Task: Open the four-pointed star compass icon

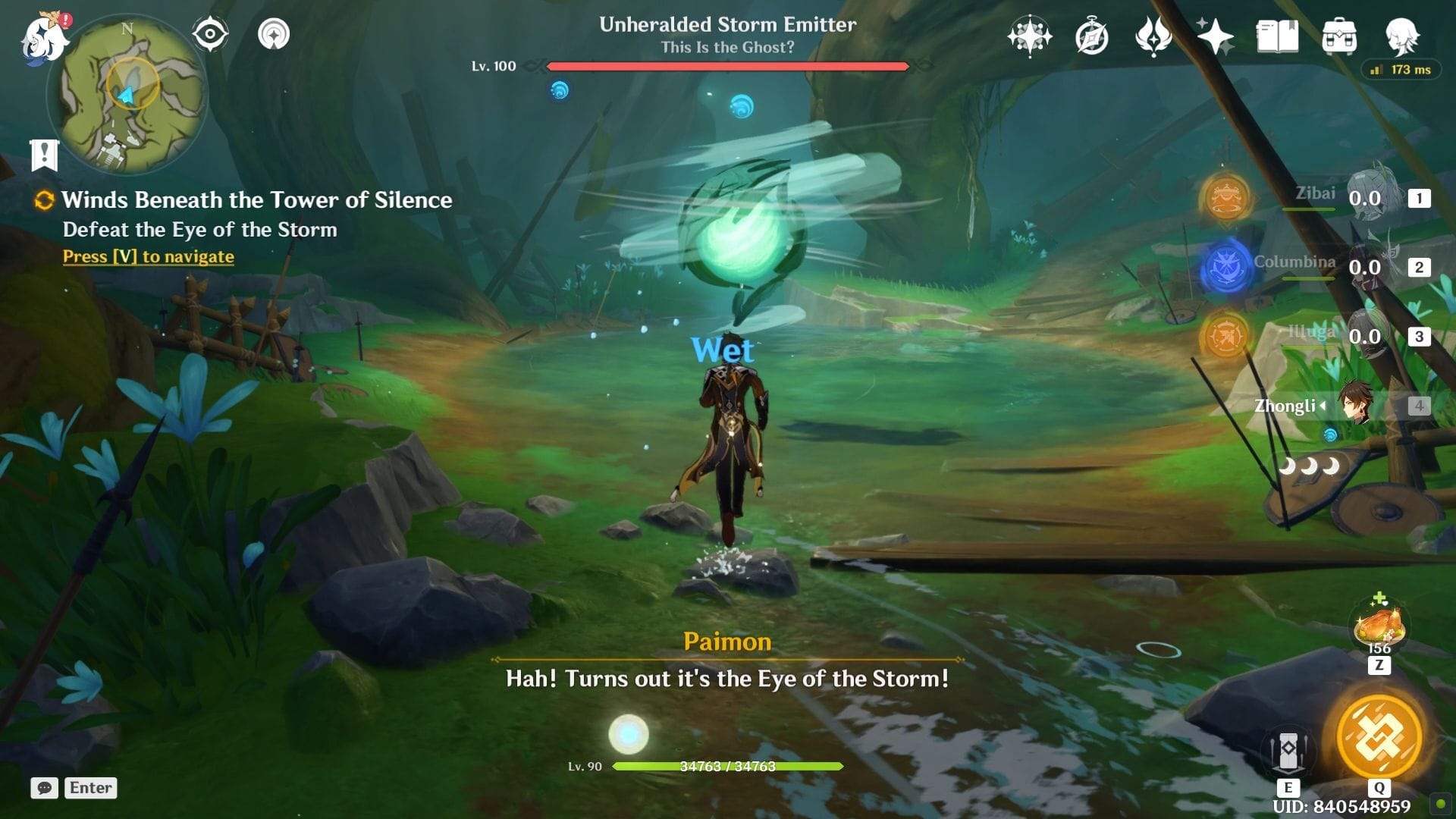Action: (x=1029, y=36)
